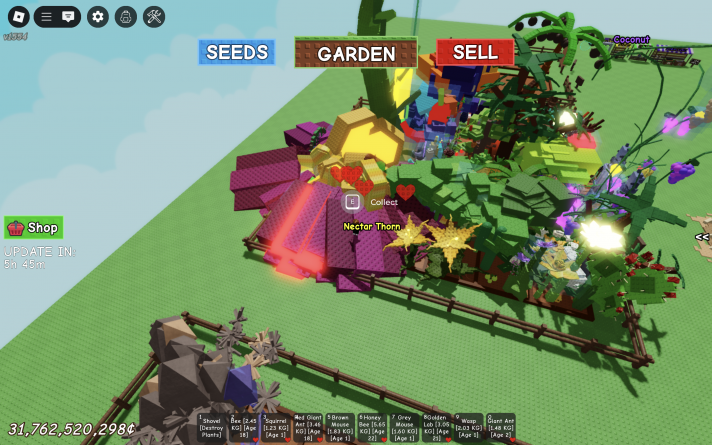Teleport using the blue SEEDS button
Viewport: 712px width, 445px height.
click(x=236, y=52)
